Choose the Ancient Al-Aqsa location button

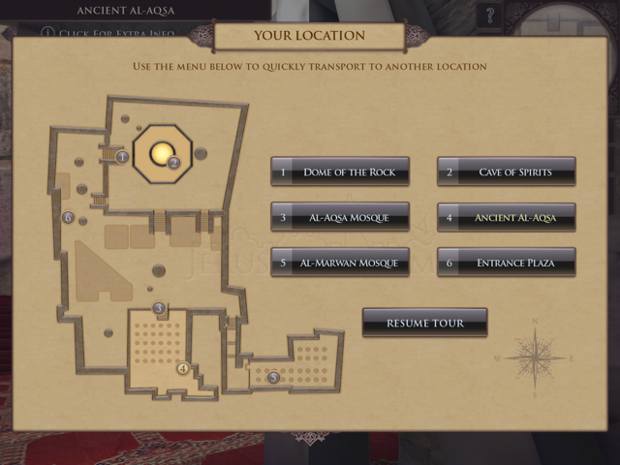click(506, 217)
